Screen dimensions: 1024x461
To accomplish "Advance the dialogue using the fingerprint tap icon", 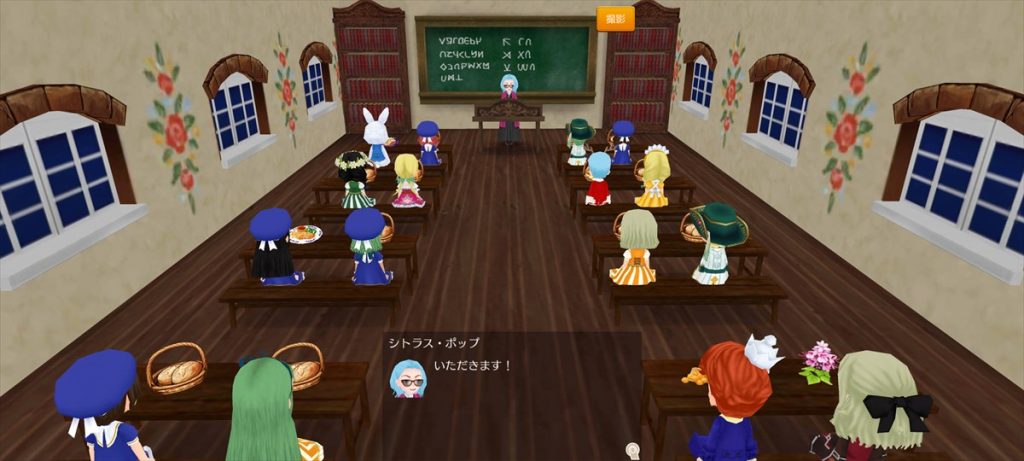I will [x=631, y=451].
